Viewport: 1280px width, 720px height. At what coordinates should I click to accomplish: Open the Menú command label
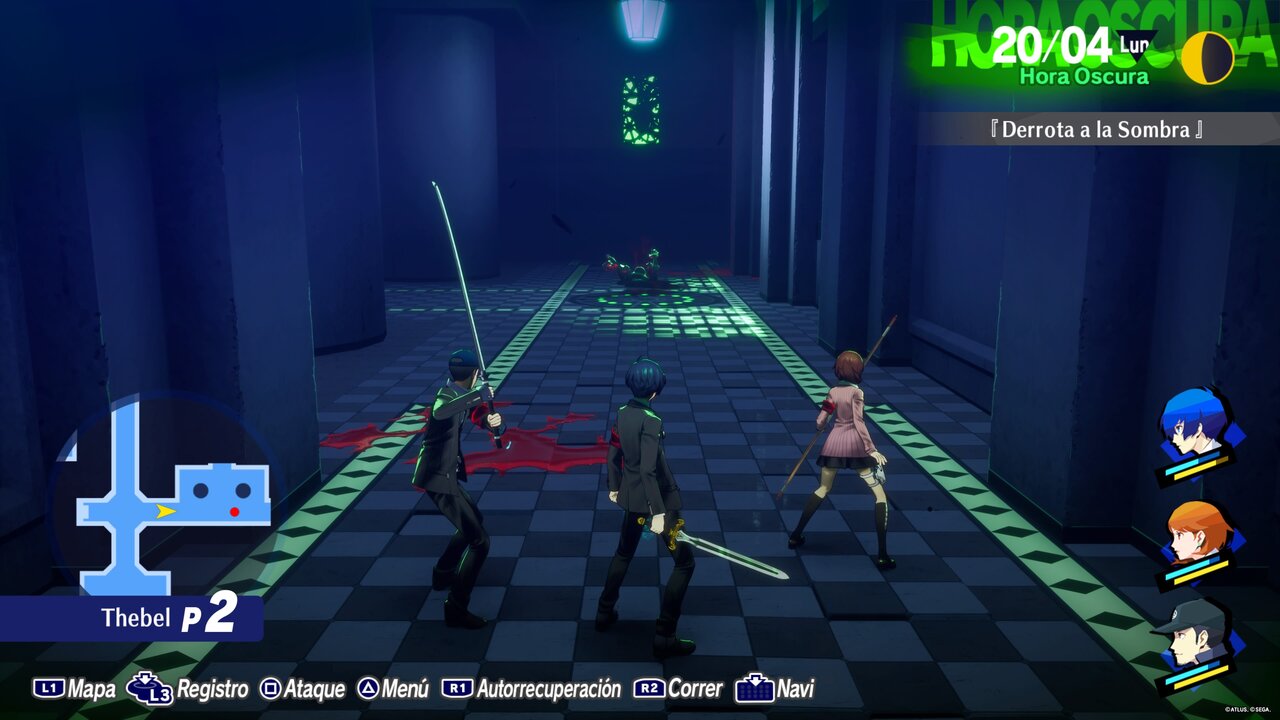tap(405, 689)
